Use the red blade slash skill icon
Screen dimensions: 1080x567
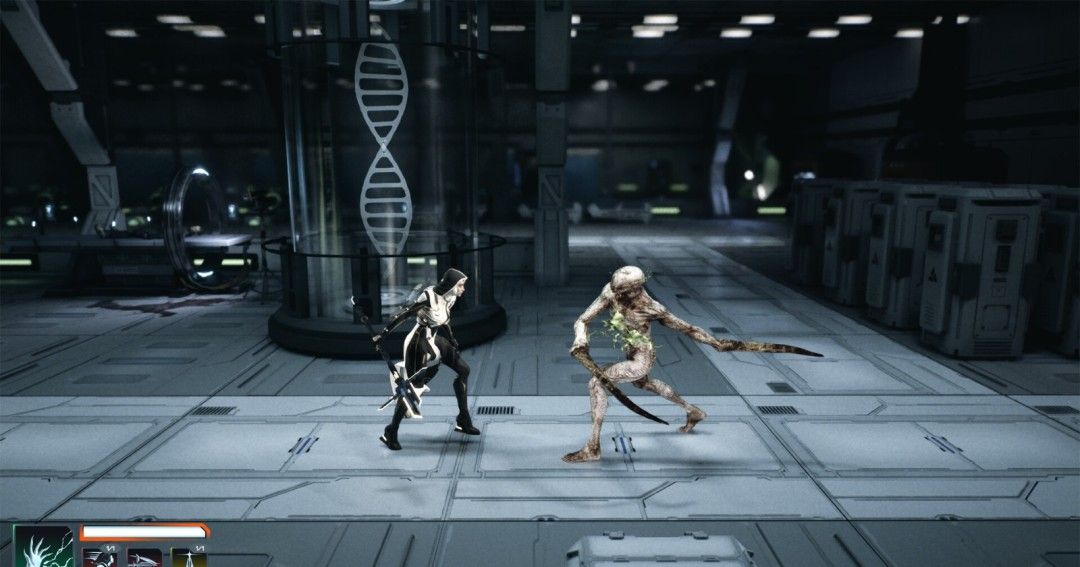click(x=143, y=558)
